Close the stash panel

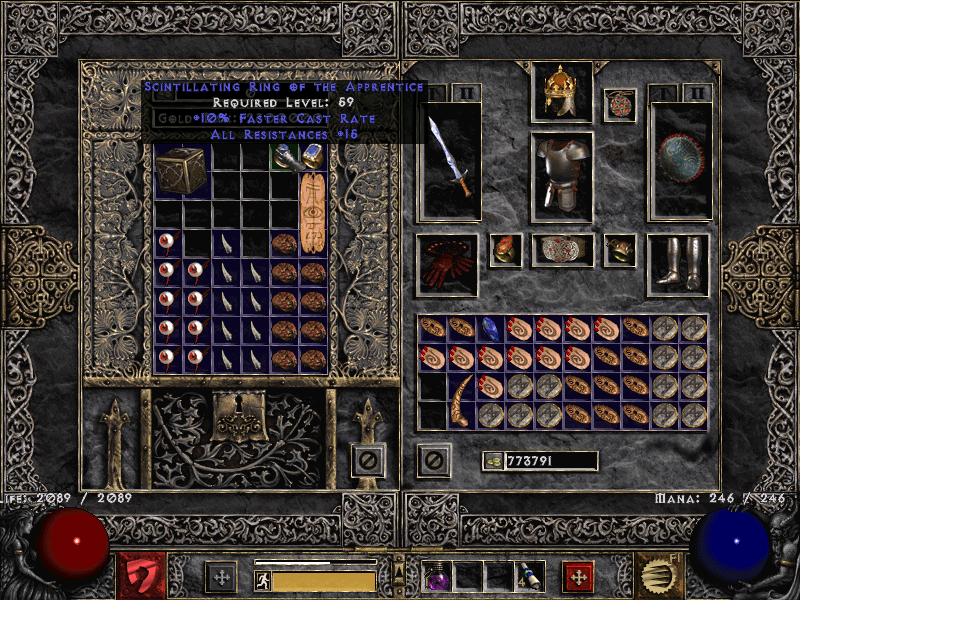point(368,460)
